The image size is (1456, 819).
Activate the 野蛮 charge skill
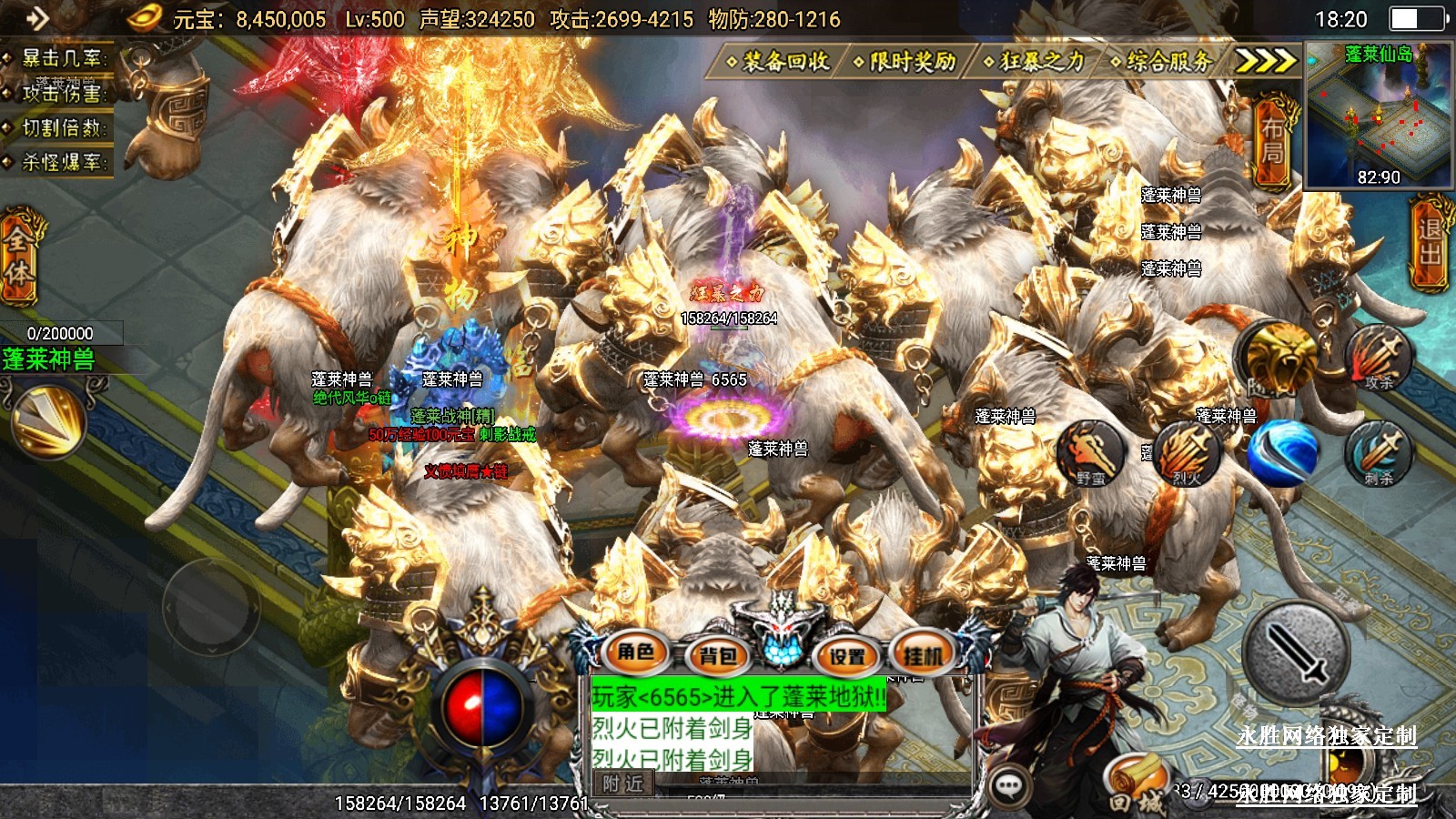[x=1092, y=452]
